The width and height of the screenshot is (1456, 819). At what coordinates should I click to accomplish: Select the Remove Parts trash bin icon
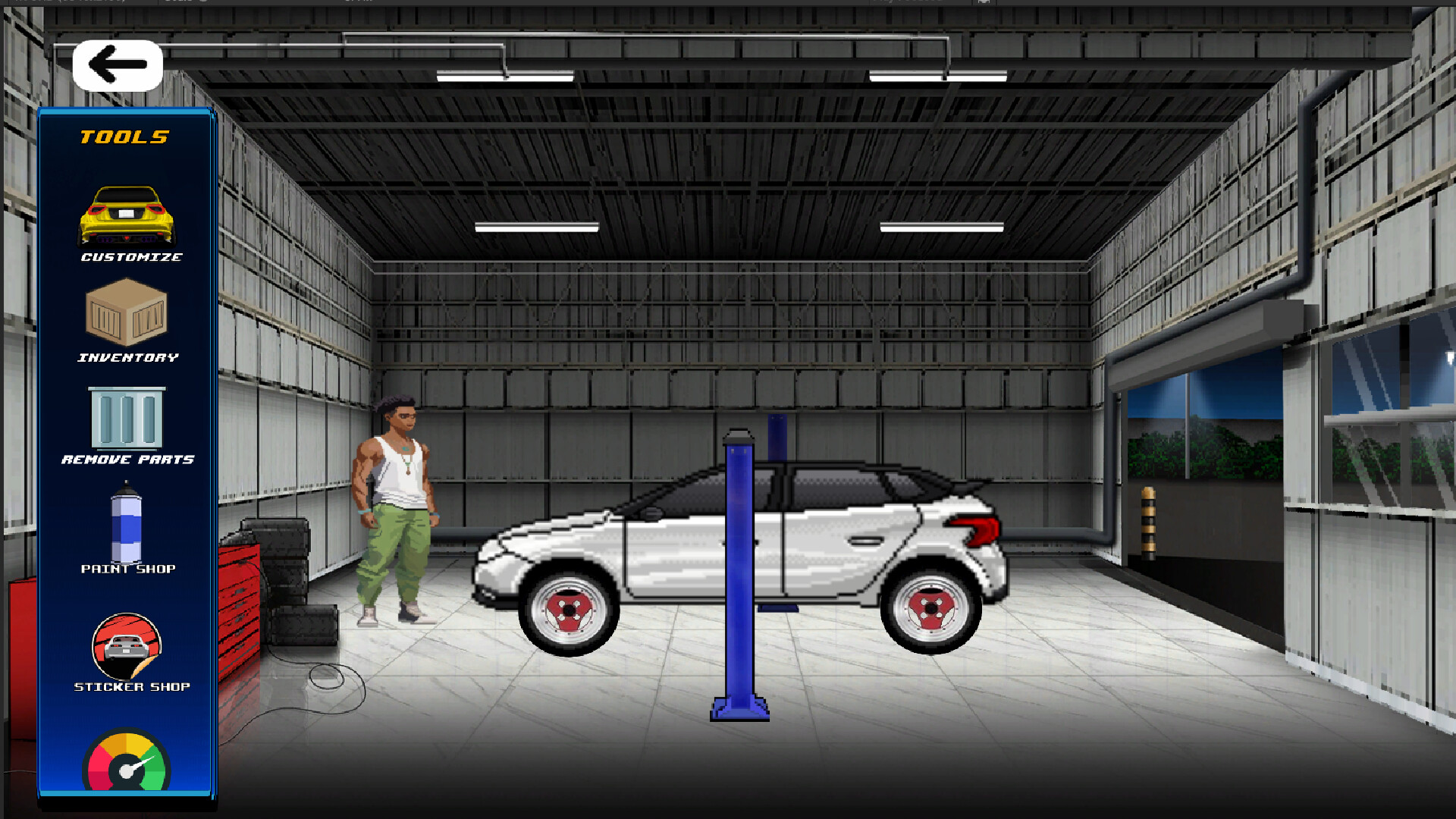126,418
